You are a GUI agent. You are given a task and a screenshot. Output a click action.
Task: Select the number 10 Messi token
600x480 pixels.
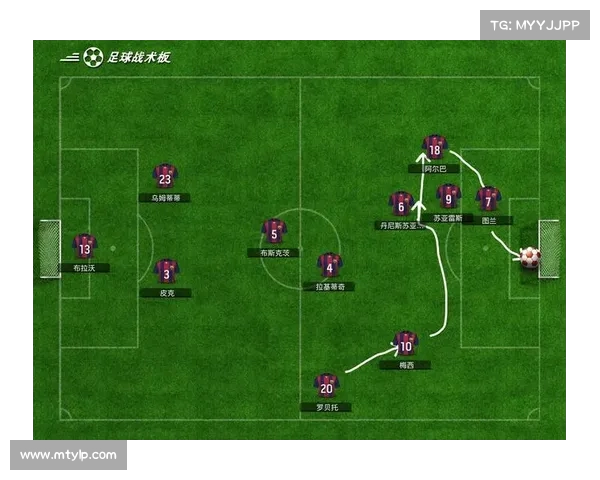[x=405, y=344]
